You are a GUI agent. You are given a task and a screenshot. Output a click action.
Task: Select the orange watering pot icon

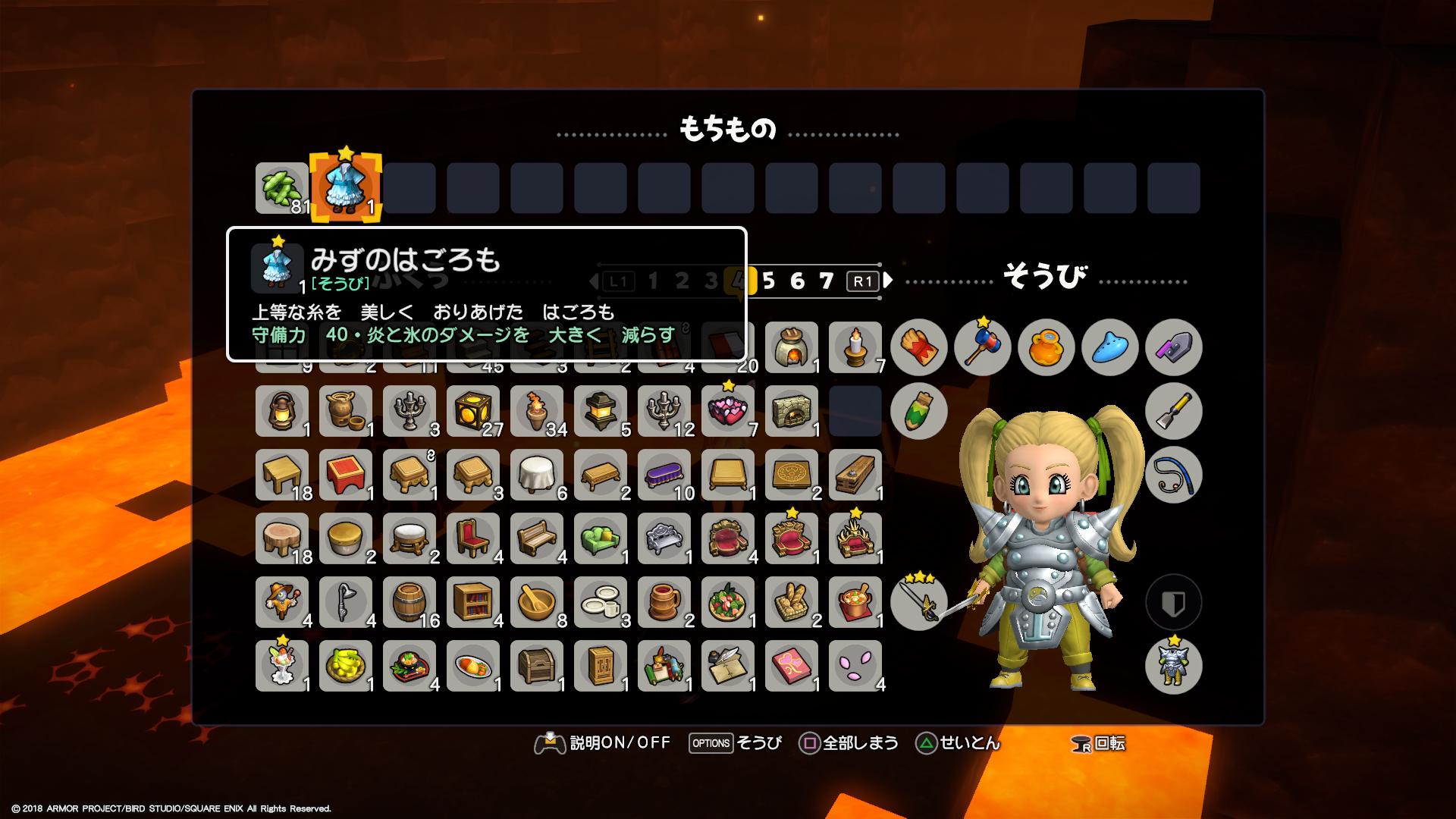1046,347
